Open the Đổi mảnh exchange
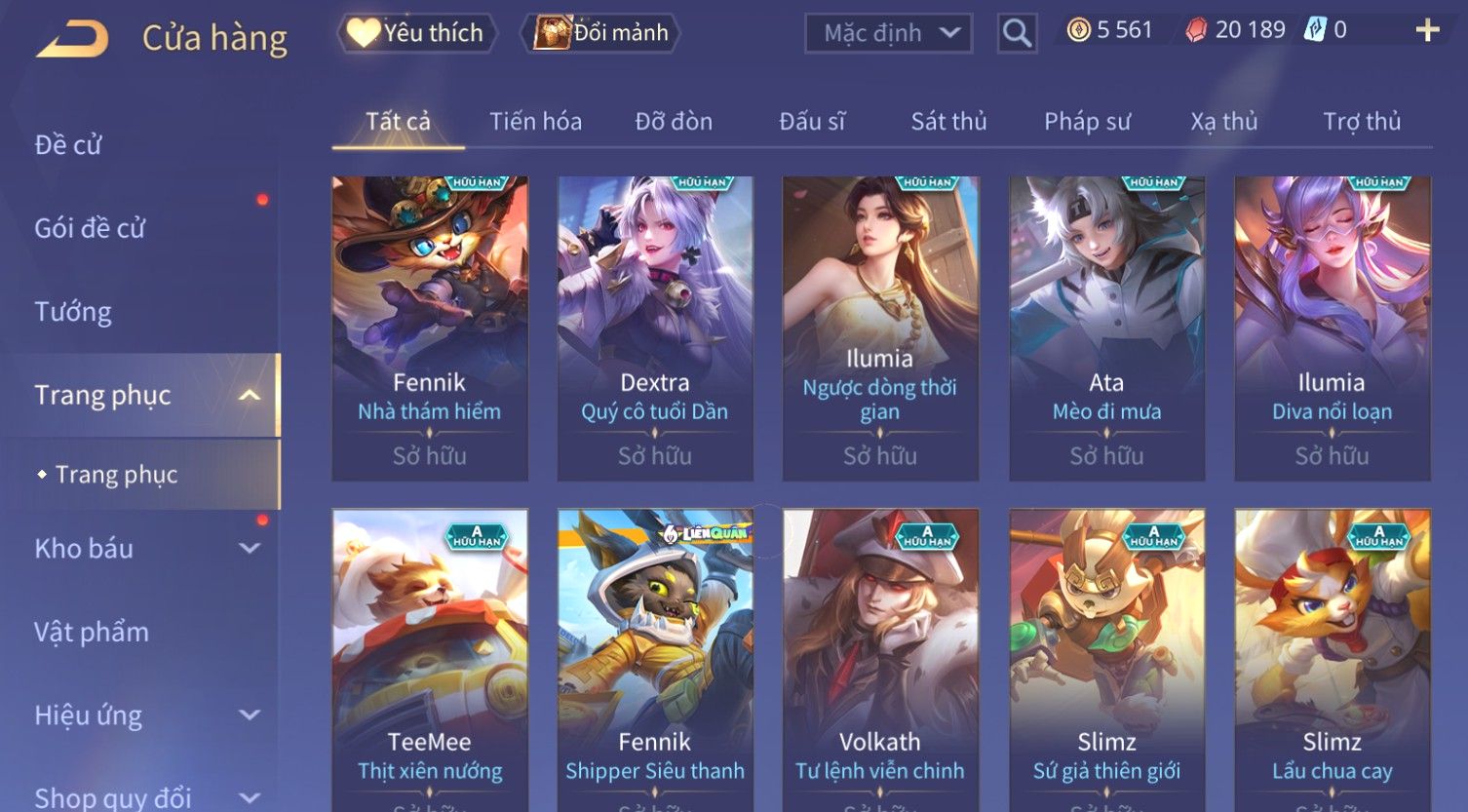 (x=601, y=33)
